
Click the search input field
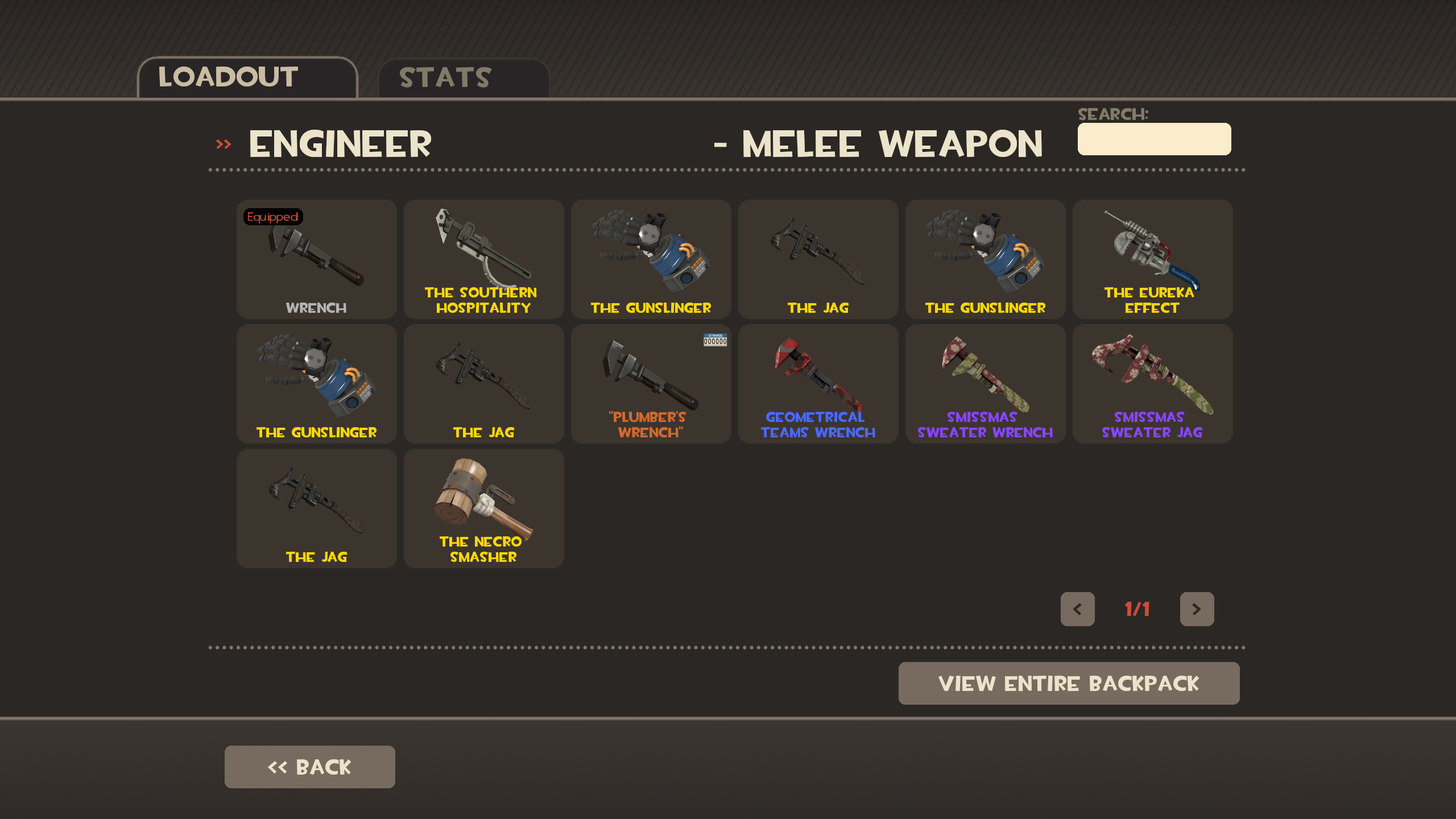click(1153, 138)
